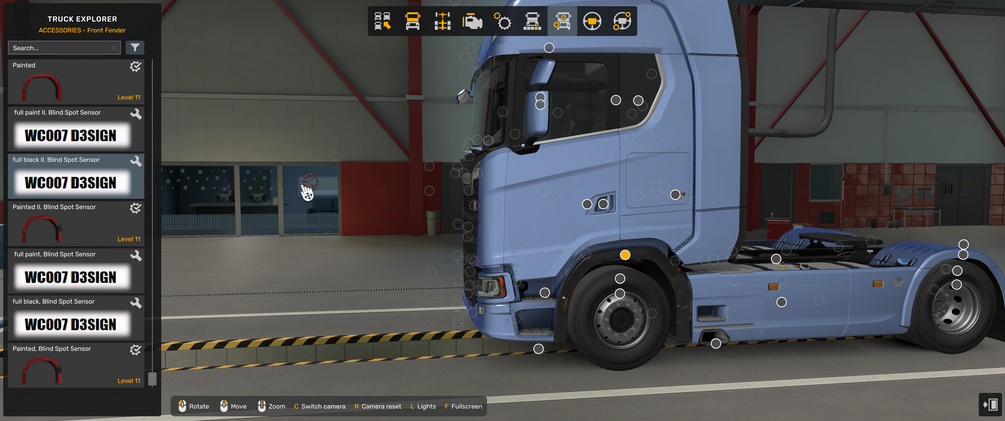1005x421 pixels.
Task: Switch to the truck front with tyres category
Action: click(533, 21)
